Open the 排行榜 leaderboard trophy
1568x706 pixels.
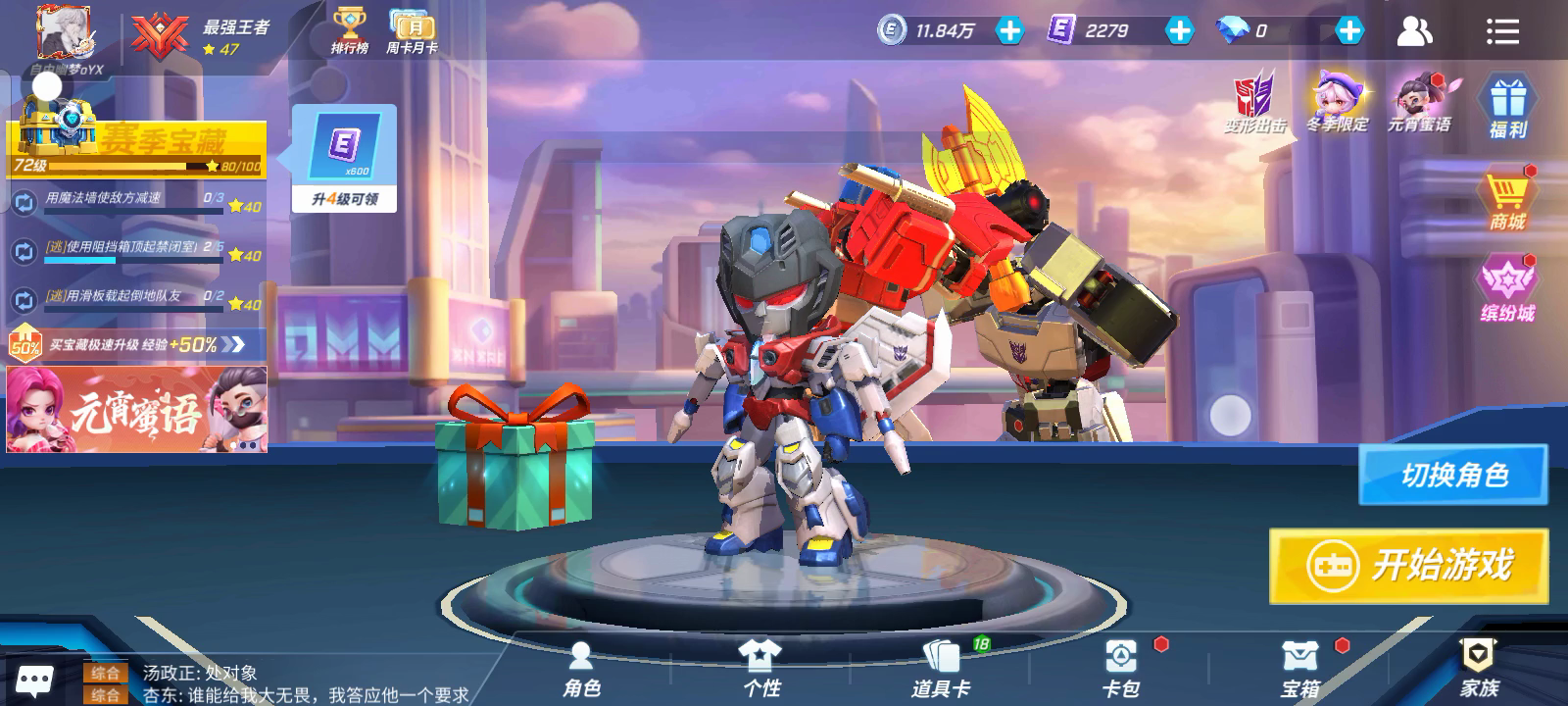(349, 31)
